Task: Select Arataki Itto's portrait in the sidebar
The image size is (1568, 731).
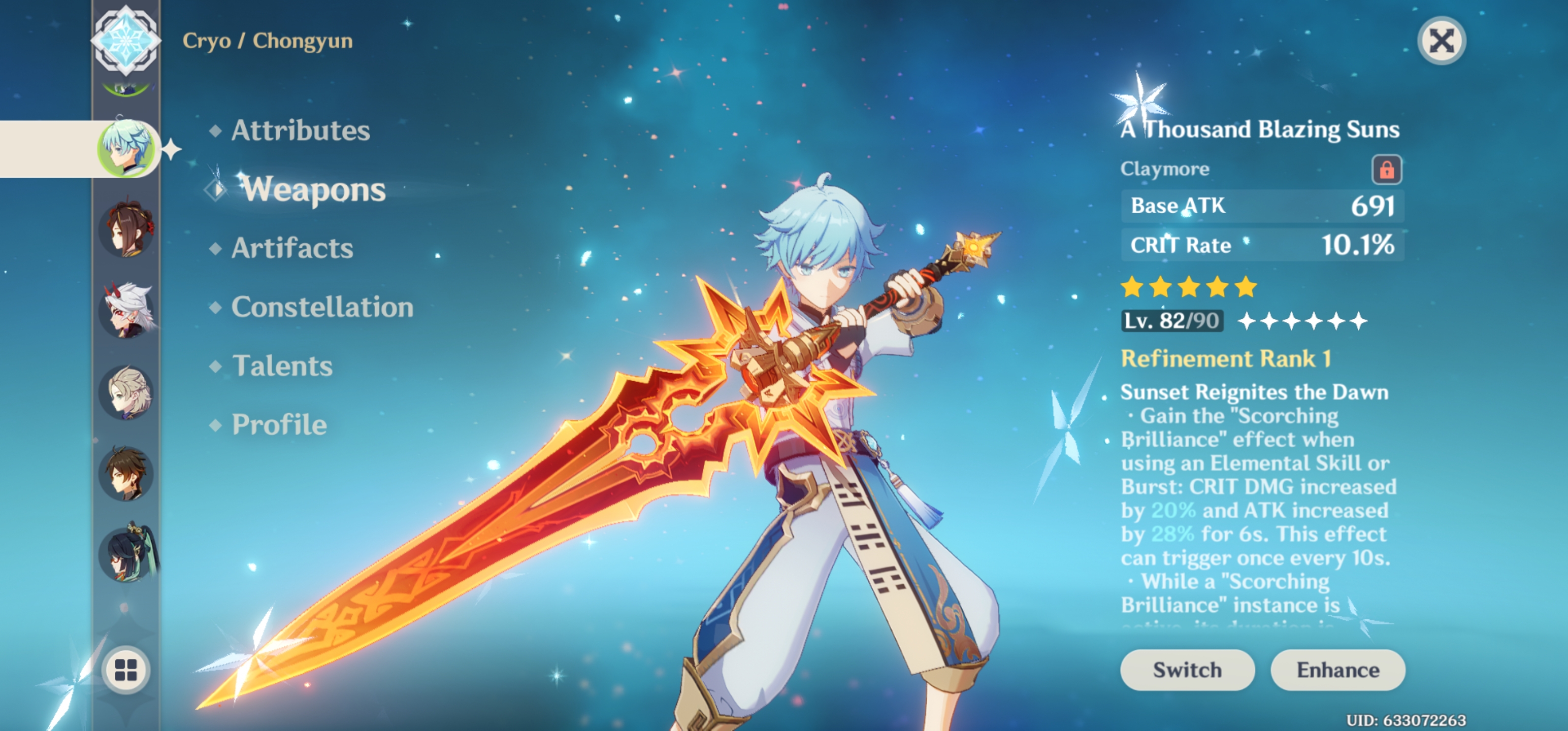Action: 126,310
